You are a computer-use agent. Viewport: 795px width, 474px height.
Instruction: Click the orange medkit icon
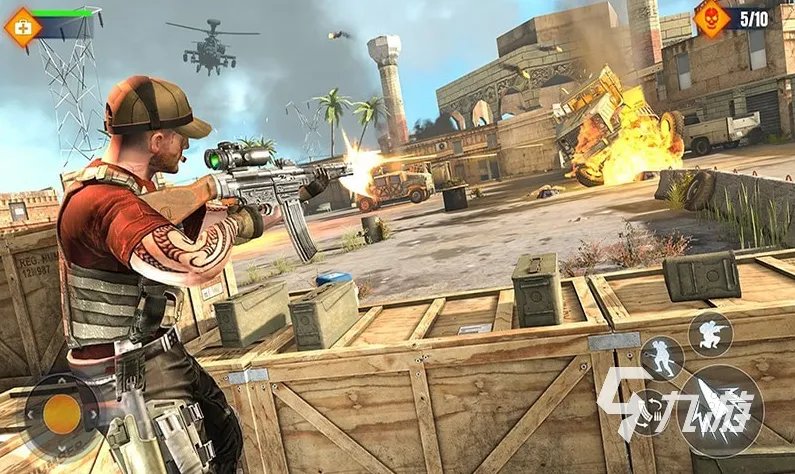(x=22, y=26)
